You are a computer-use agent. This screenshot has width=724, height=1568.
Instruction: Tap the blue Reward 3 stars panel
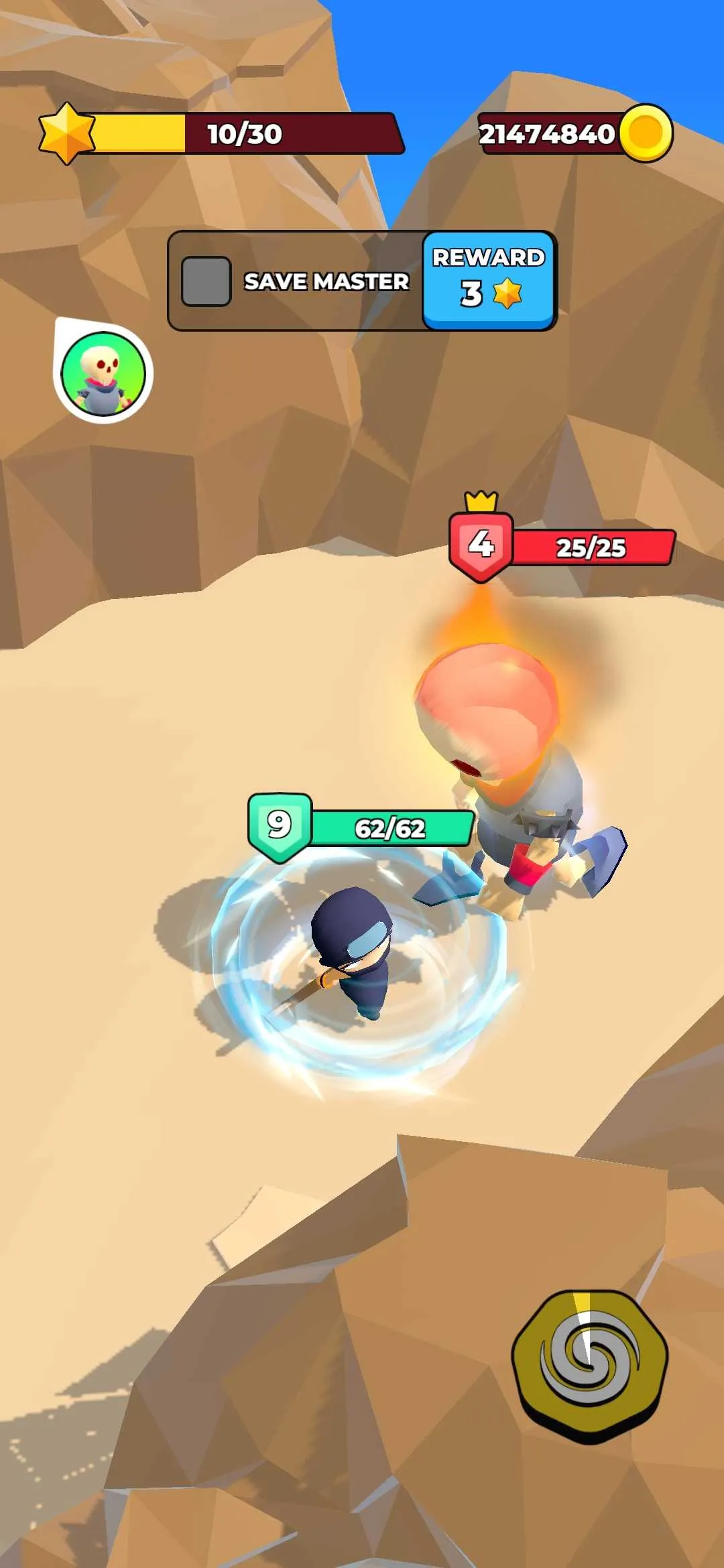pos(489,280)
